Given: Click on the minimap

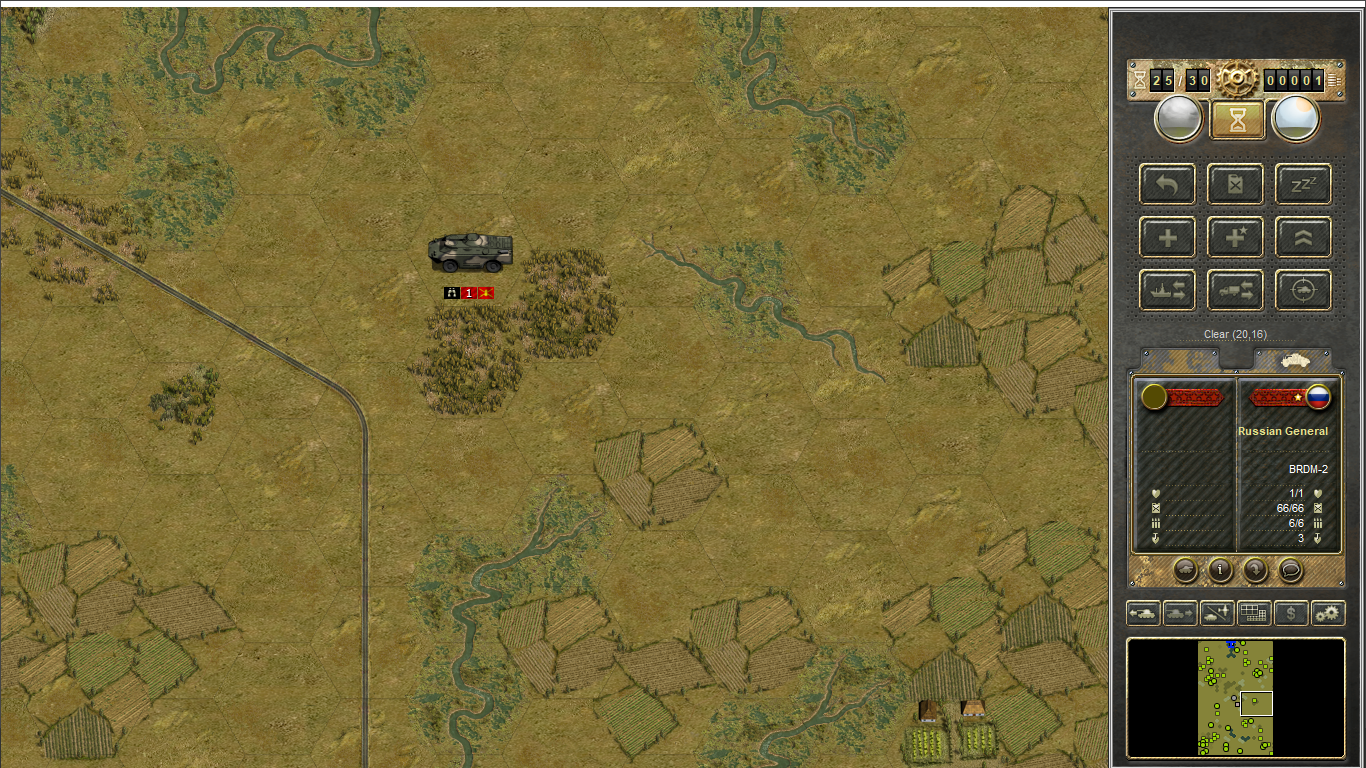Looking at the screenshot, I should point(1236,698).
